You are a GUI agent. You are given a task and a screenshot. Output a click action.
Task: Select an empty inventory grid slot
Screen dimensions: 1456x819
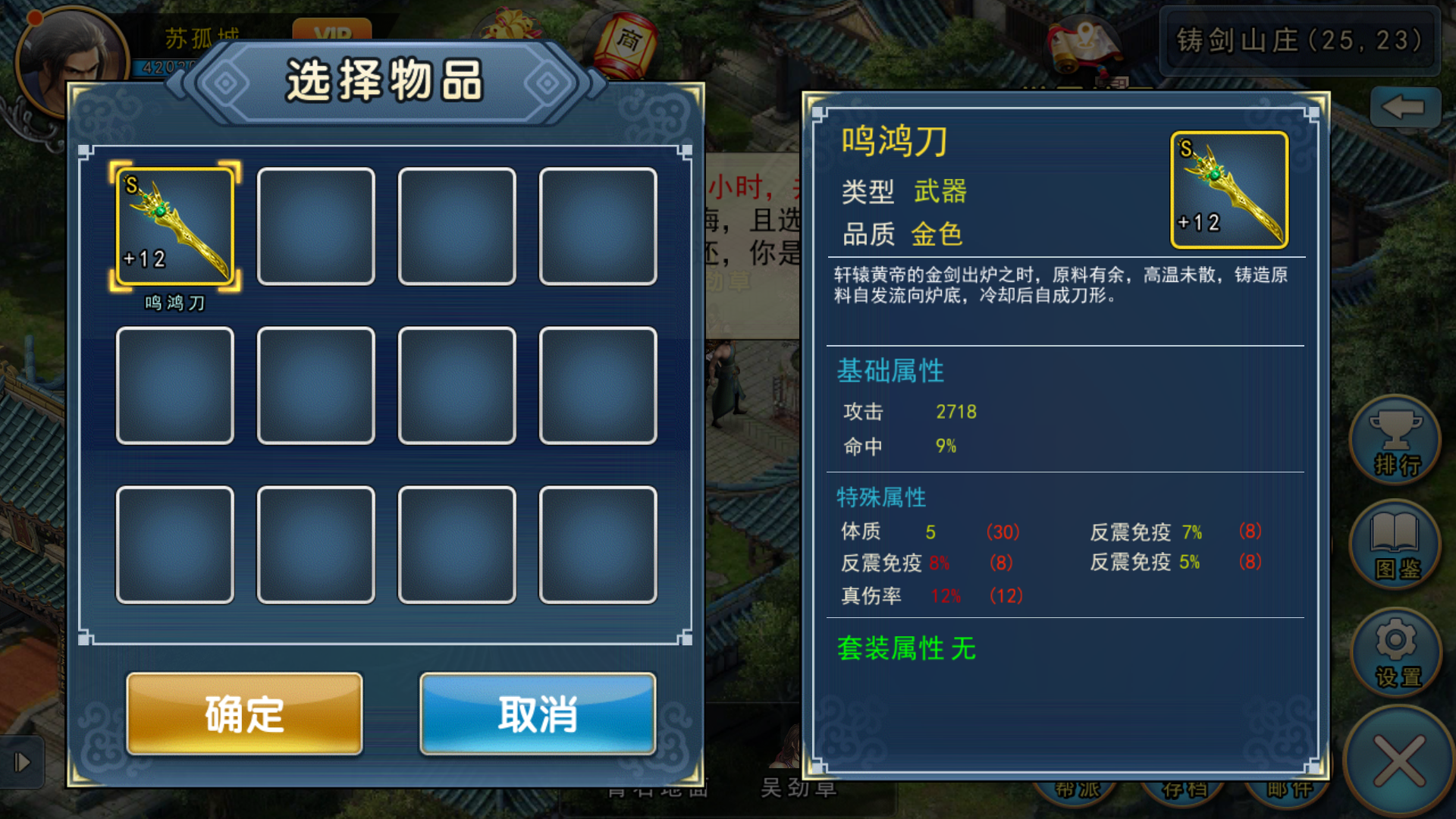click(316, 226)
